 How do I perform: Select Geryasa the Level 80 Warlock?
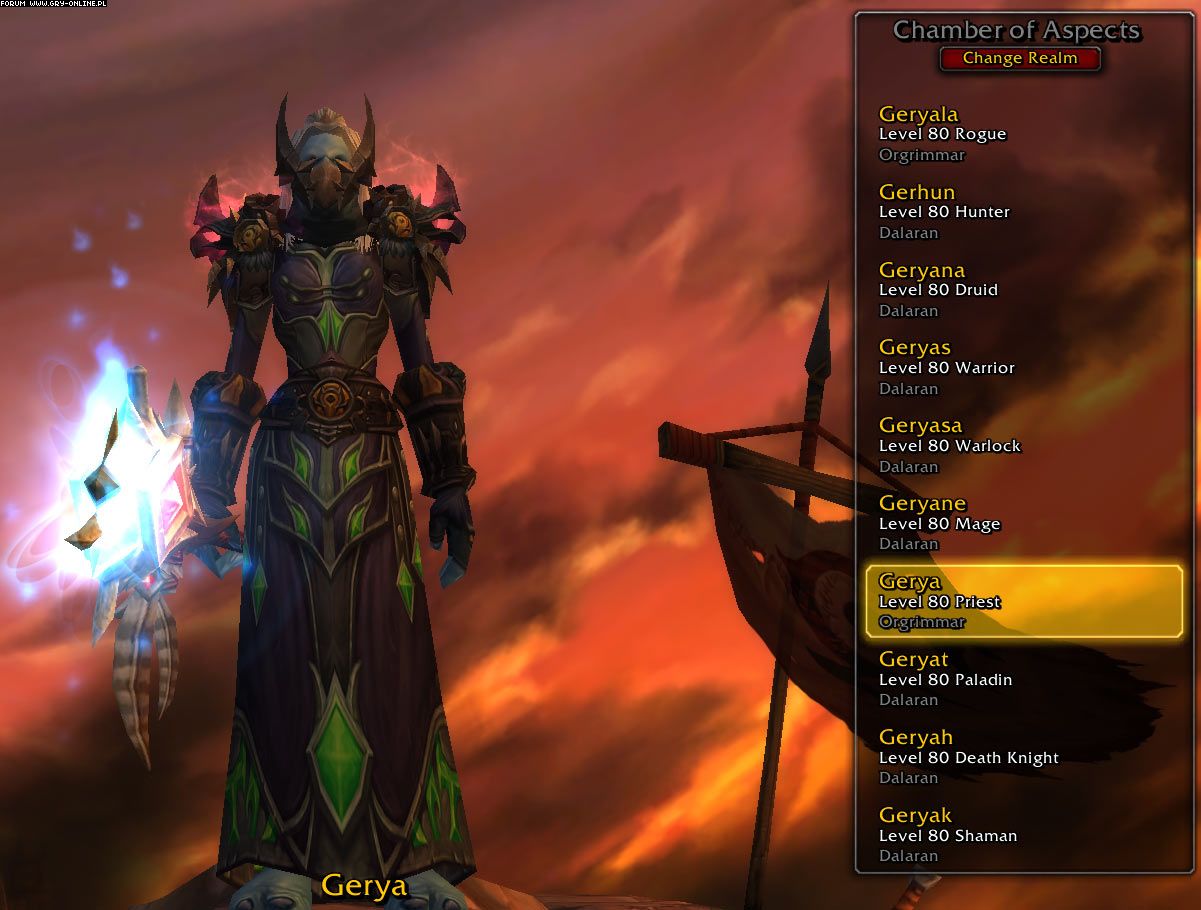[x=1020, y=446]
